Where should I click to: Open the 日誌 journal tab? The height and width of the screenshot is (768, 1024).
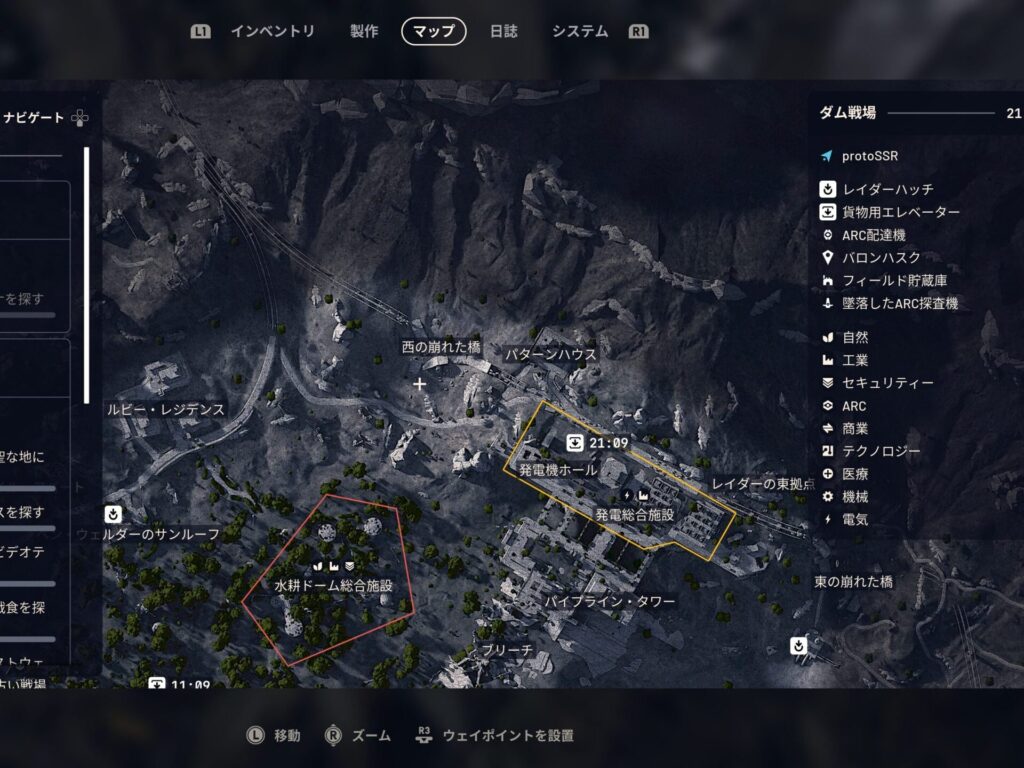504,32
